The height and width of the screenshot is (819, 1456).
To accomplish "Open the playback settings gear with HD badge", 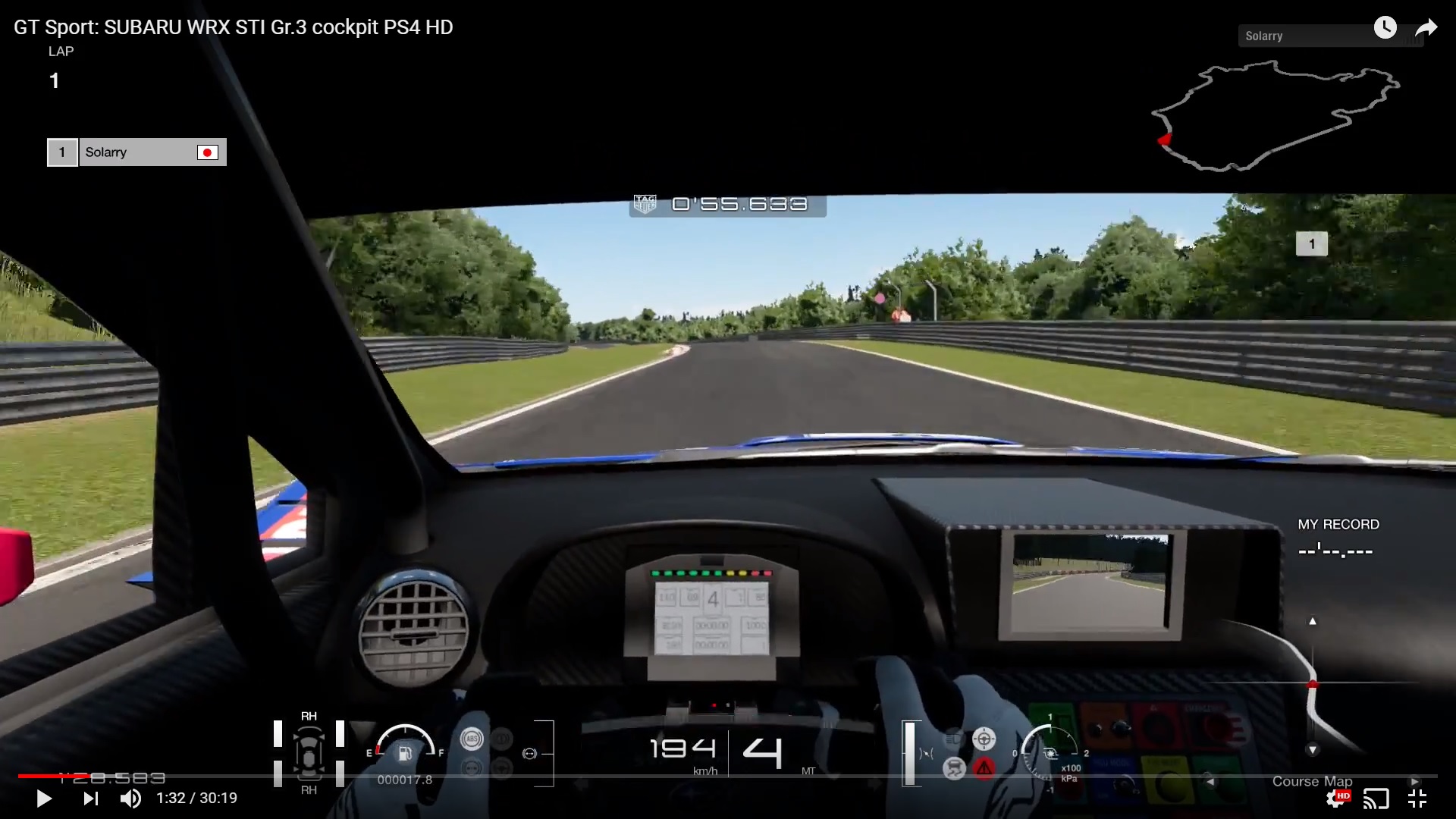I will pos(1338,798).
